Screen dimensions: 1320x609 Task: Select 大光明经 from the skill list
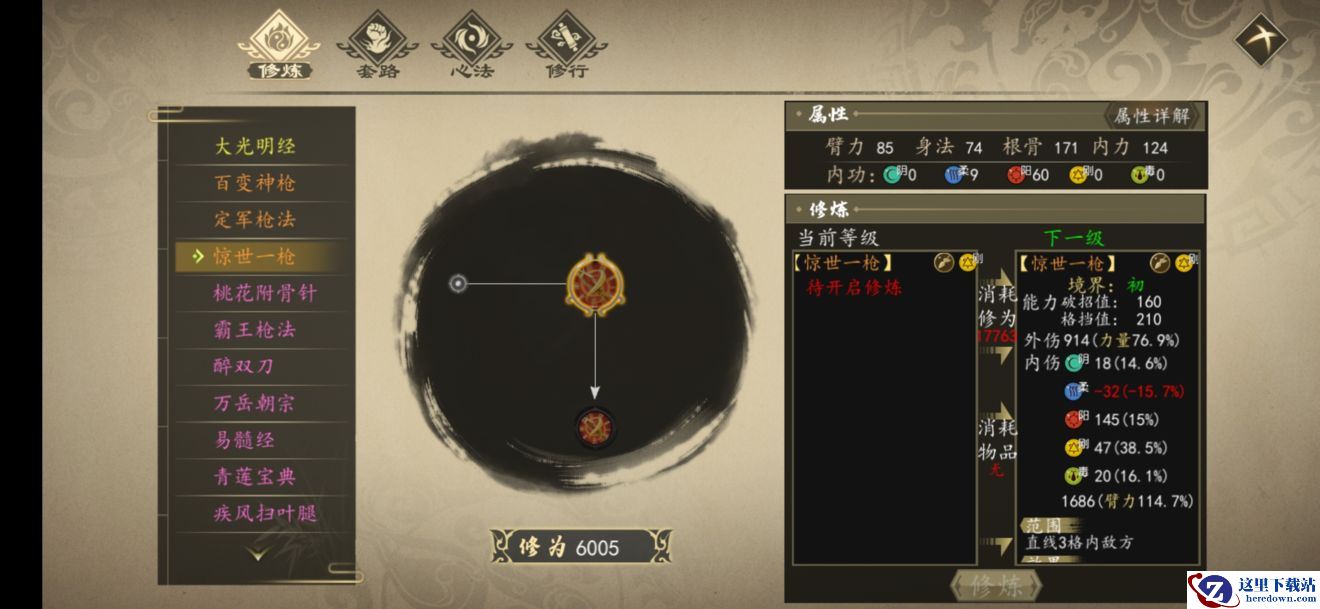[256, 146]
